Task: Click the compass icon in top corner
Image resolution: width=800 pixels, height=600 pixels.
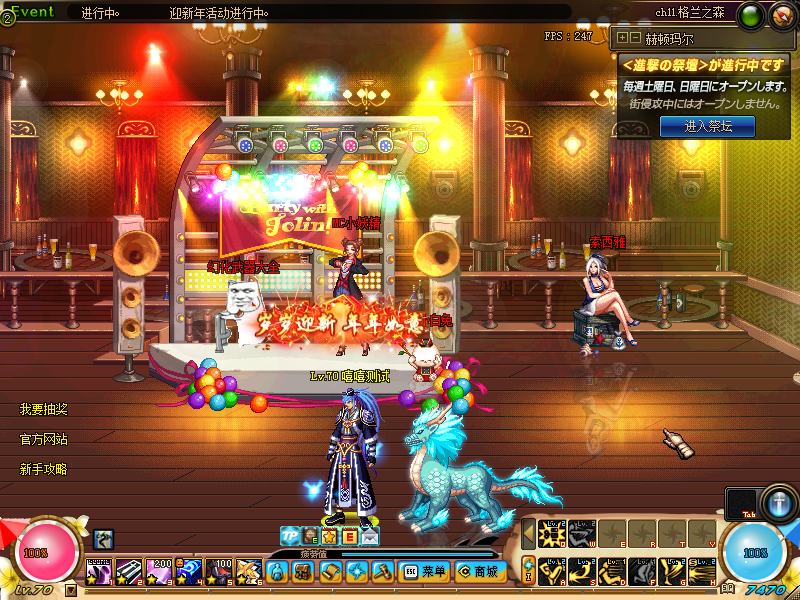Action: 781,16
